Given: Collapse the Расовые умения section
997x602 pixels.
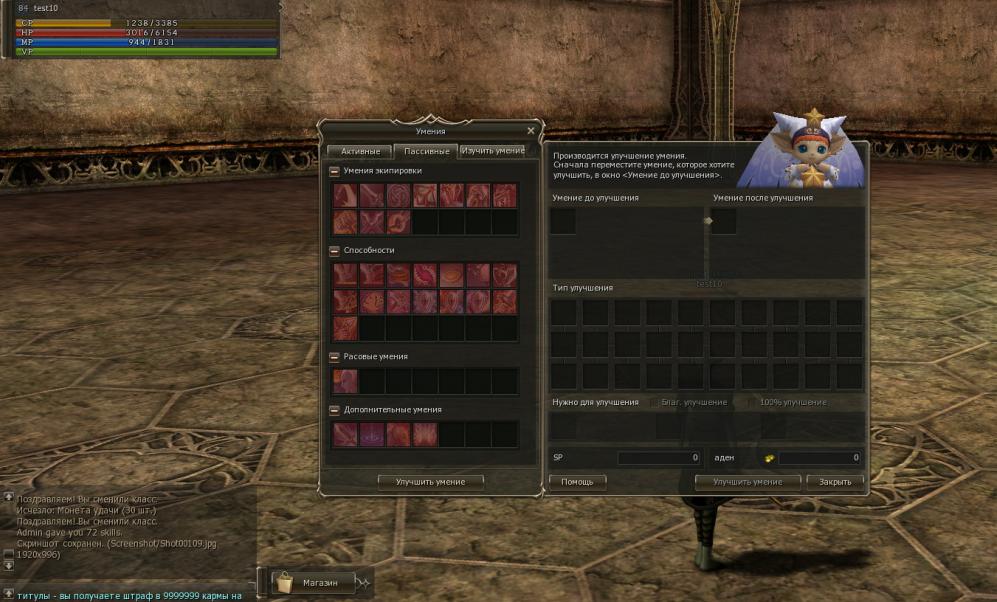Looking at the screenshot, I should [335, 356].
